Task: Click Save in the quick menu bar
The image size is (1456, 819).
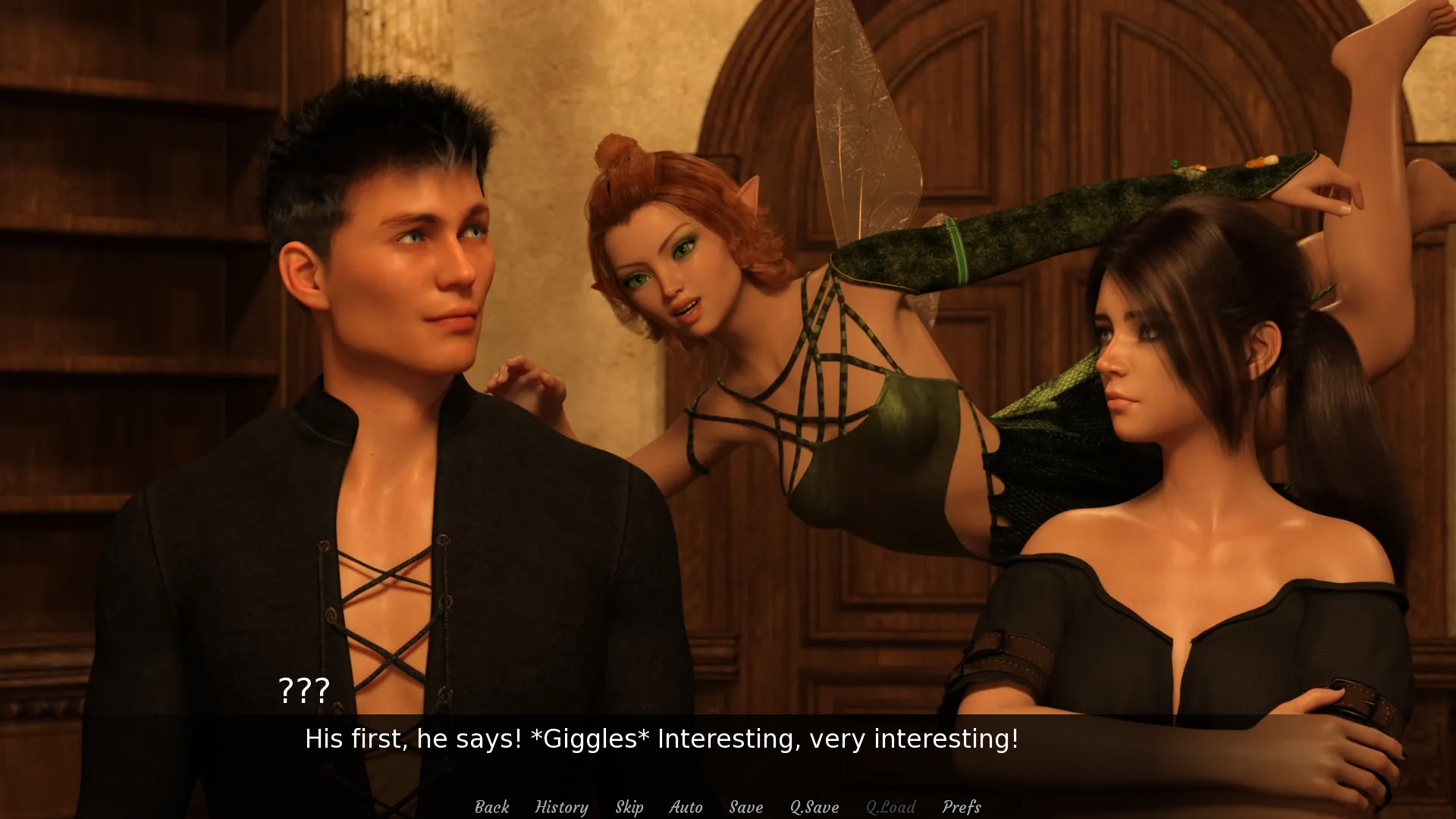Action: click(x=745, y=807)
